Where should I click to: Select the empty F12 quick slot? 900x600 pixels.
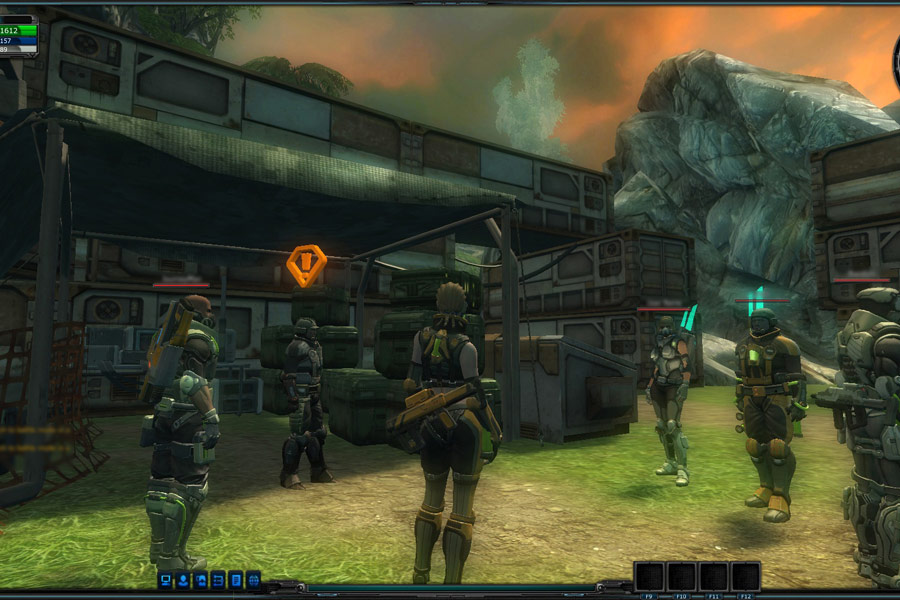[745, 576]
